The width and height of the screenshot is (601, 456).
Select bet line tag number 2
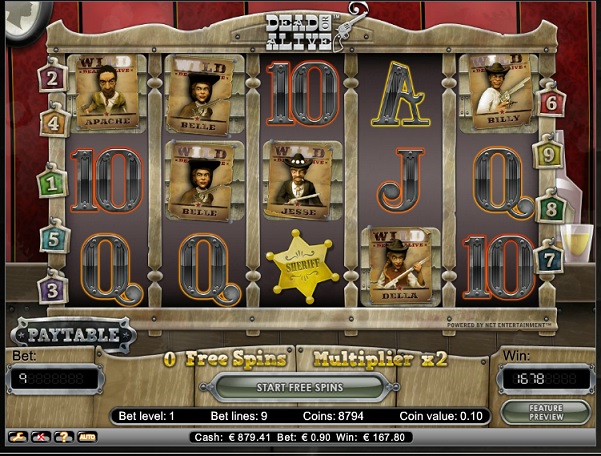pyautogui.click(x=53, y=76)
